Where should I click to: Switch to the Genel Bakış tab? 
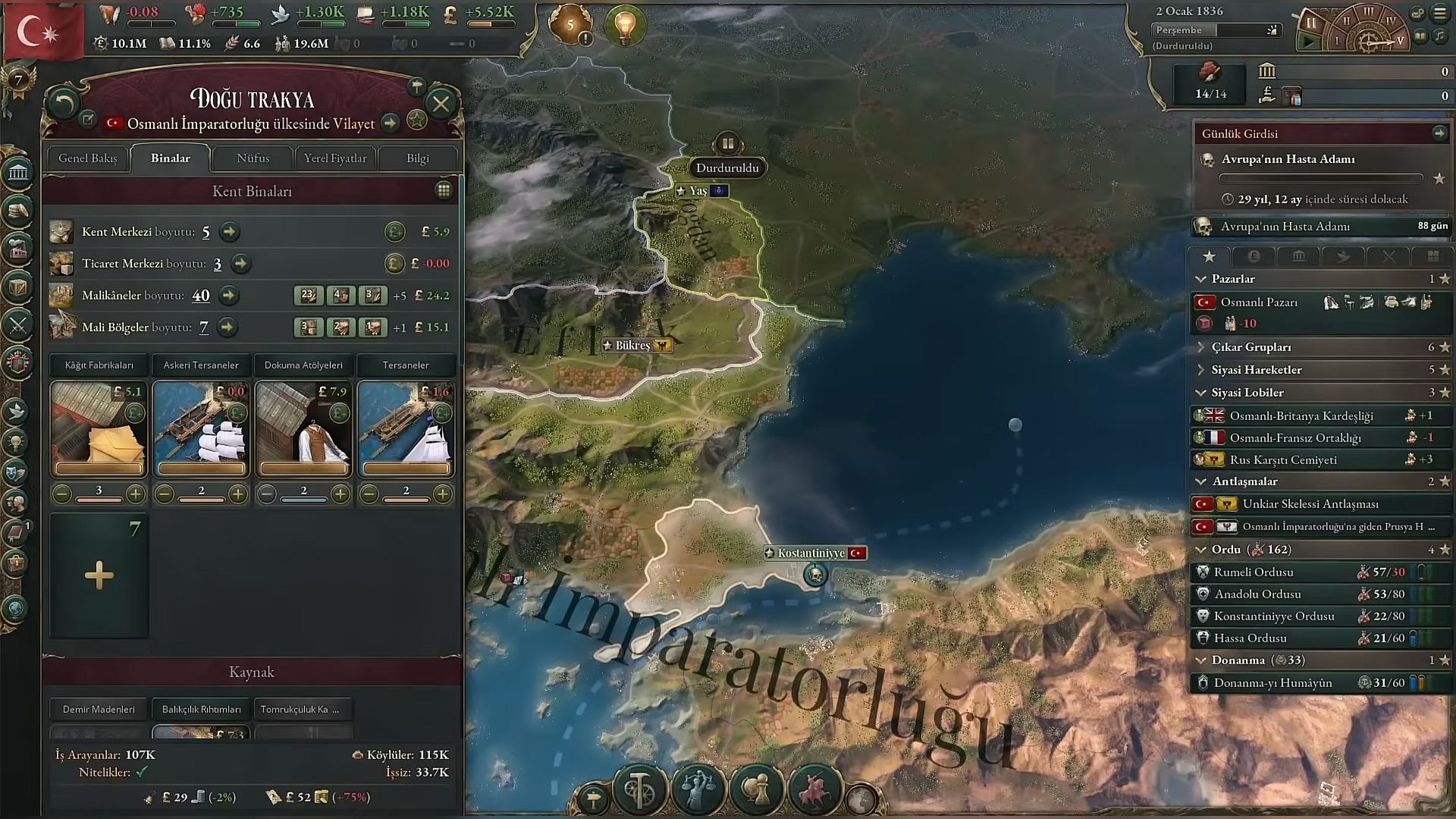(88, 158)
